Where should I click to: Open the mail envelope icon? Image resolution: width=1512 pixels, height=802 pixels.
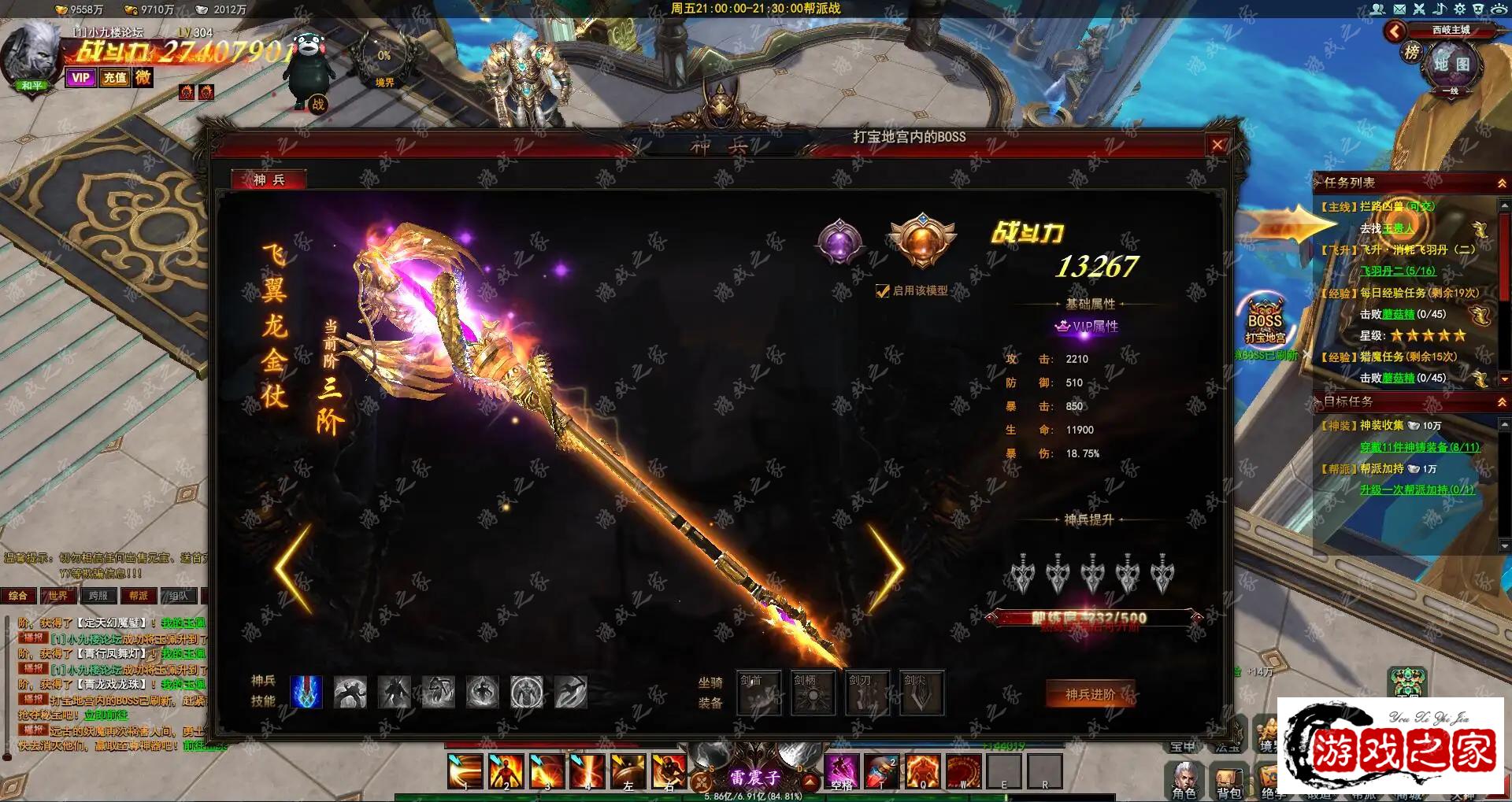(1399, 9)
